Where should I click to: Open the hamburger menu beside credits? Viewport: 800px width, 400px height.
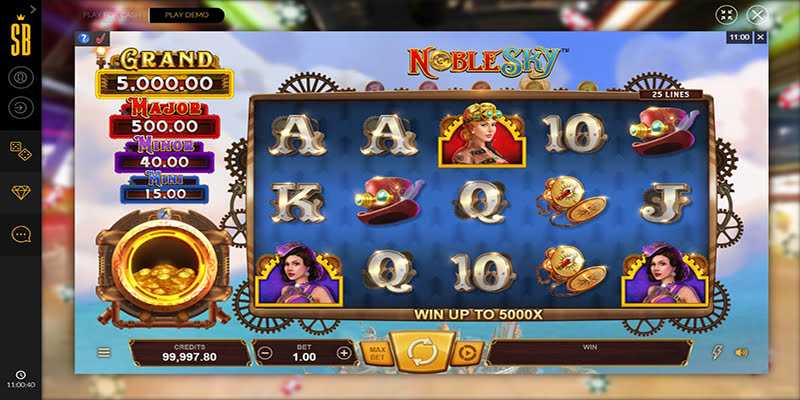click(x=103, y=353)
